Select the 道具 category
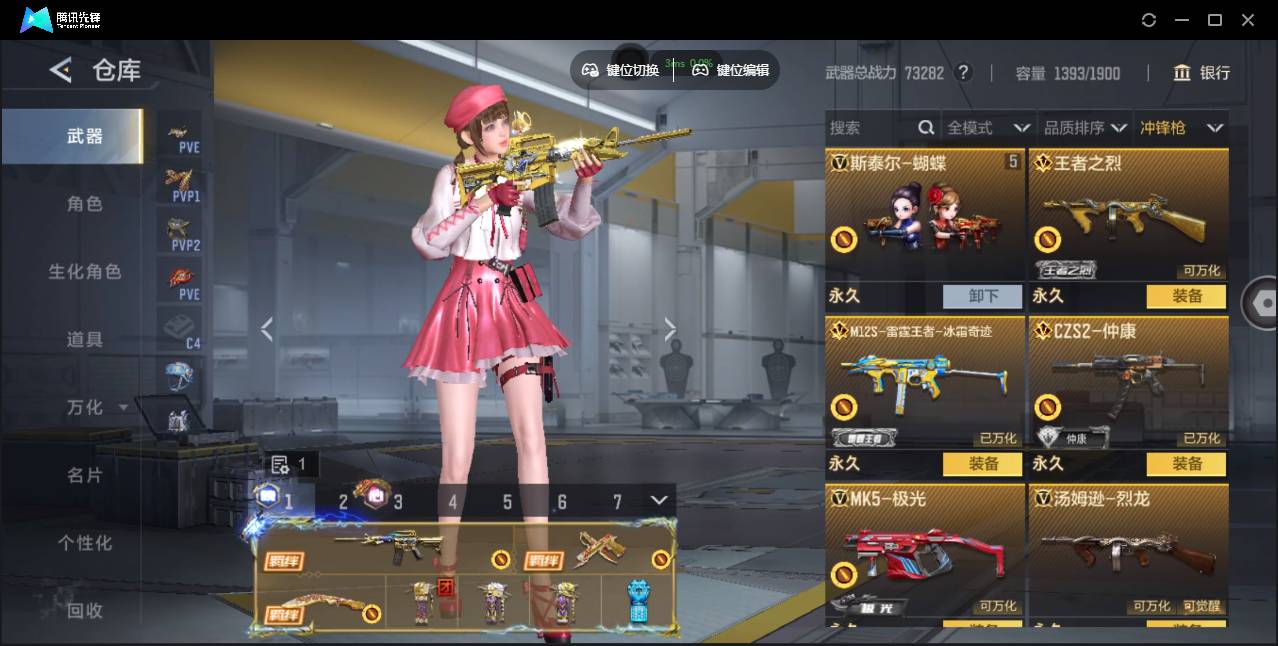Viewport: 1278px width, 646px height. [x=85, y=340]
